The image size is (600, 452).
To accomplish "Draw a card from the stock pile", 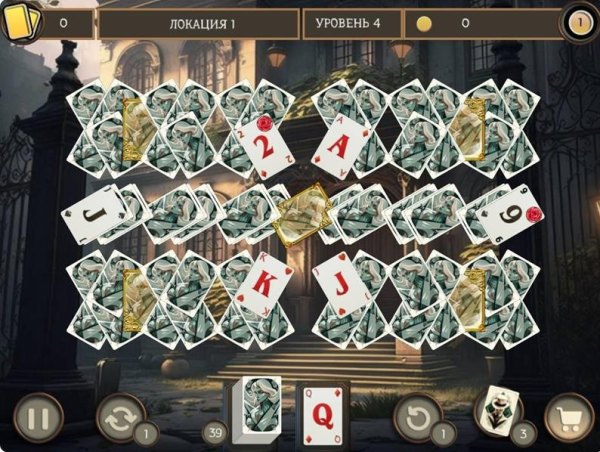I will click(x=255, y=411).
